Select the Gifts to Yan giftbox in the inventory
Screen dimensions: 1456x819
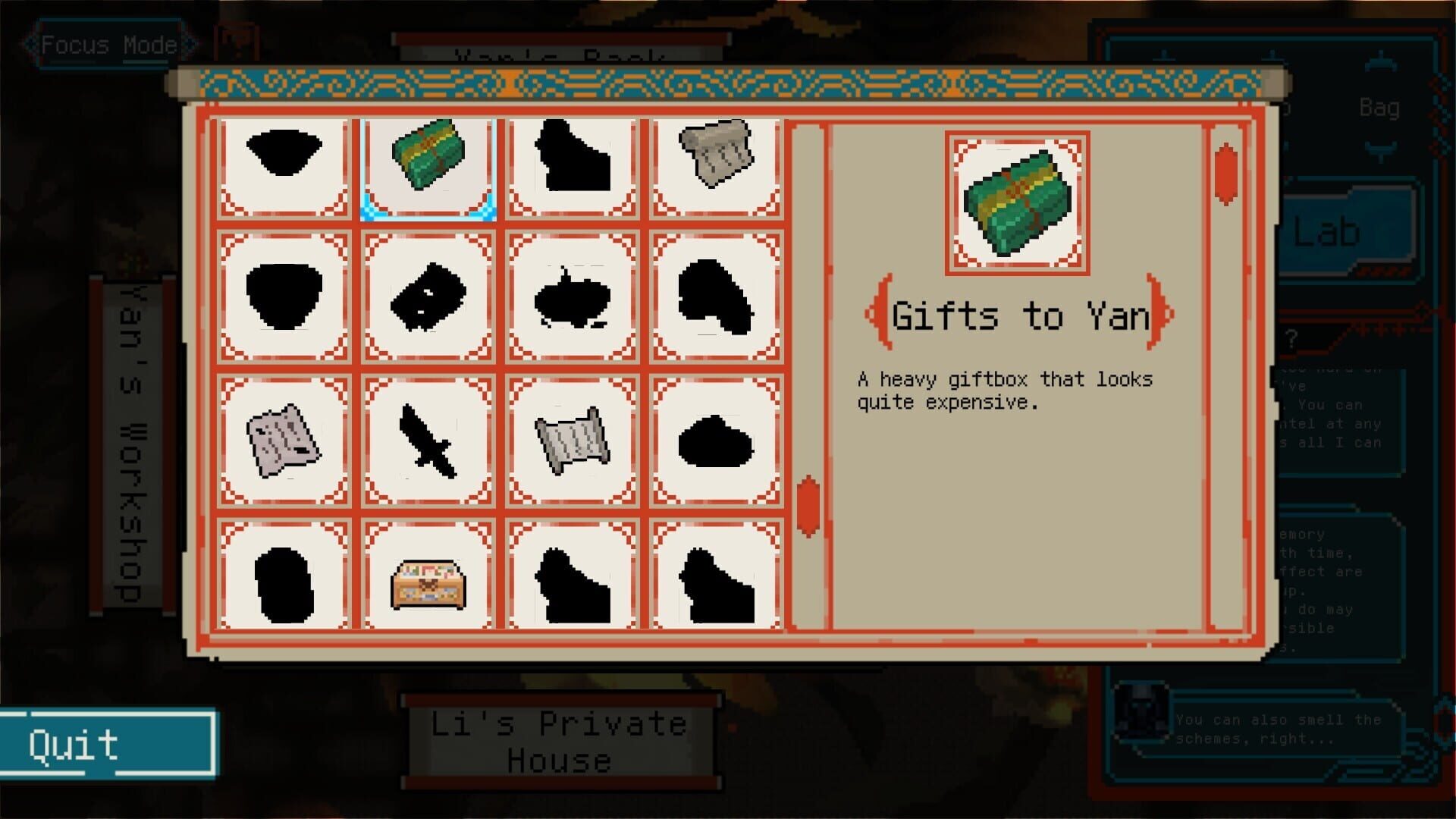[x=428, y=167]
